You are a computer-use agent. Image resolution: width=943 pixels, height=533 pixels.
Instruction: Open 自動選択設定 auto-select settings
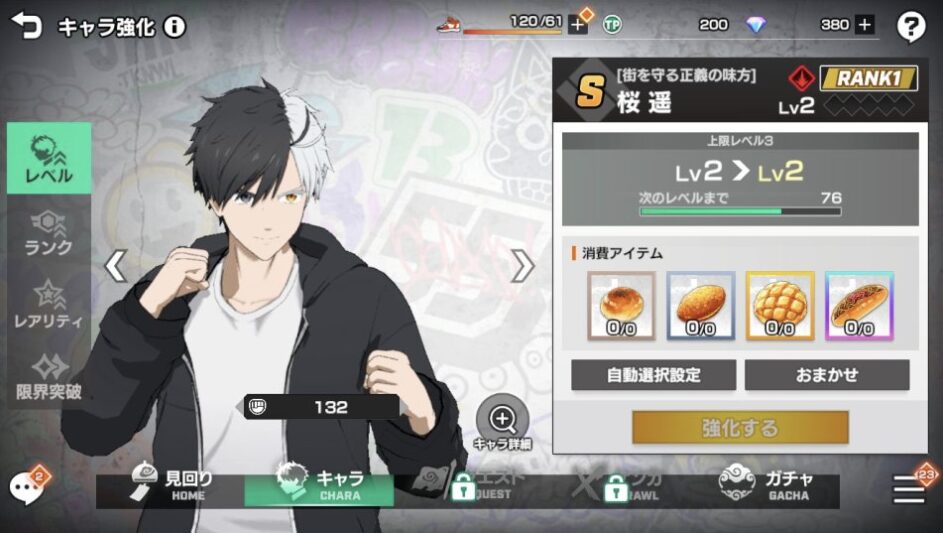654,375
